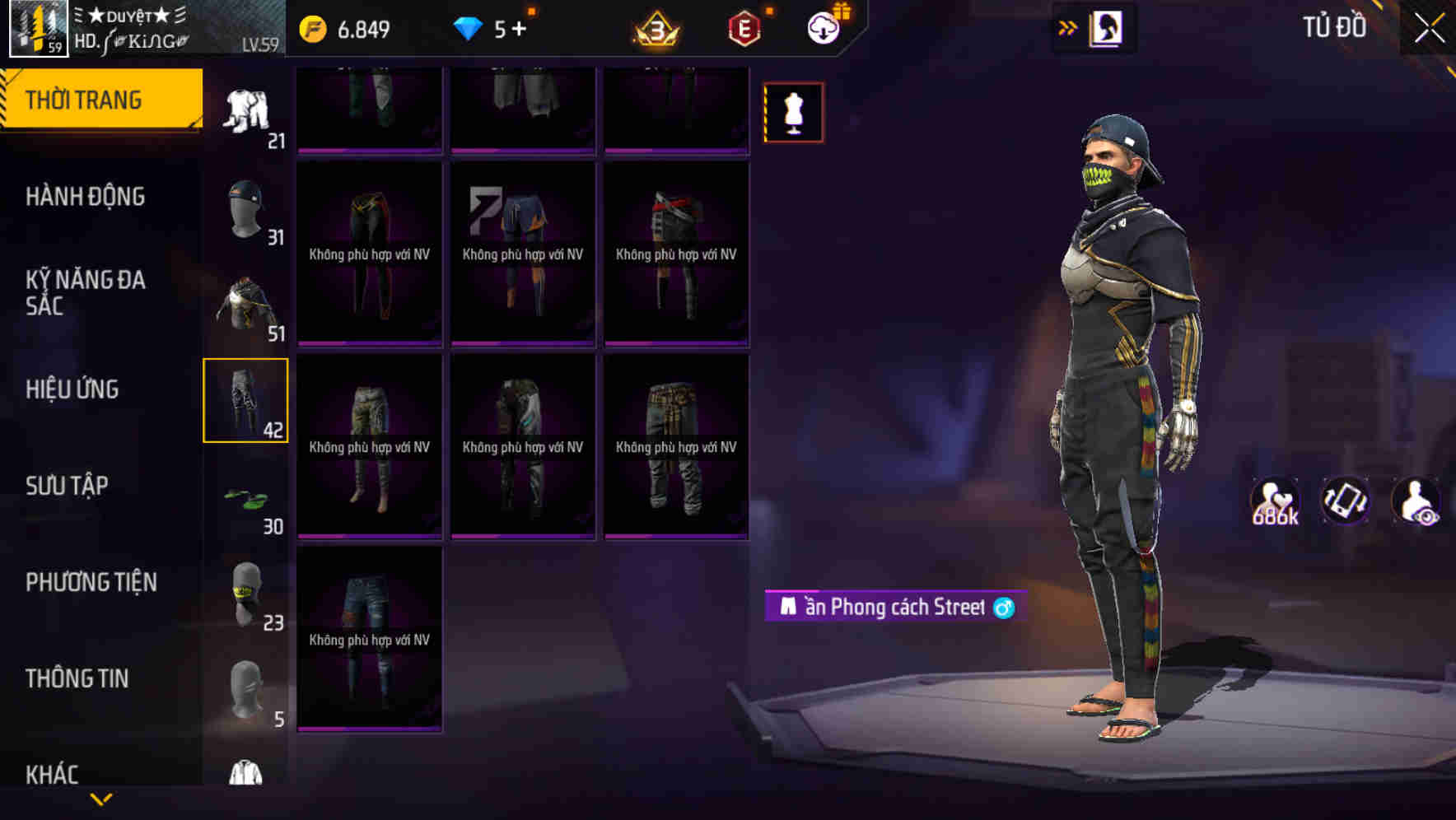Open the mannequin outfit preset icon
This screenshot has width=1456, height=820.
click(793, 111)
